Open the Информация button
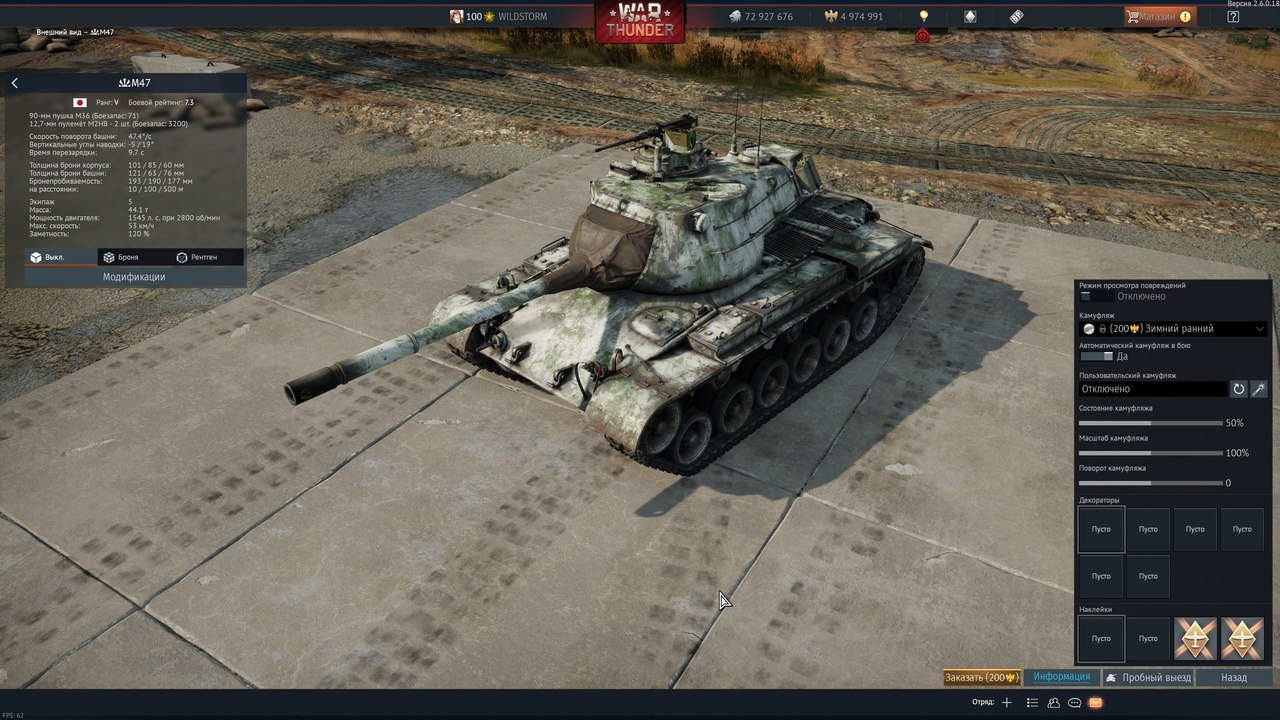This screenshot has width=1280, height=720. (x=1061, y=677)
